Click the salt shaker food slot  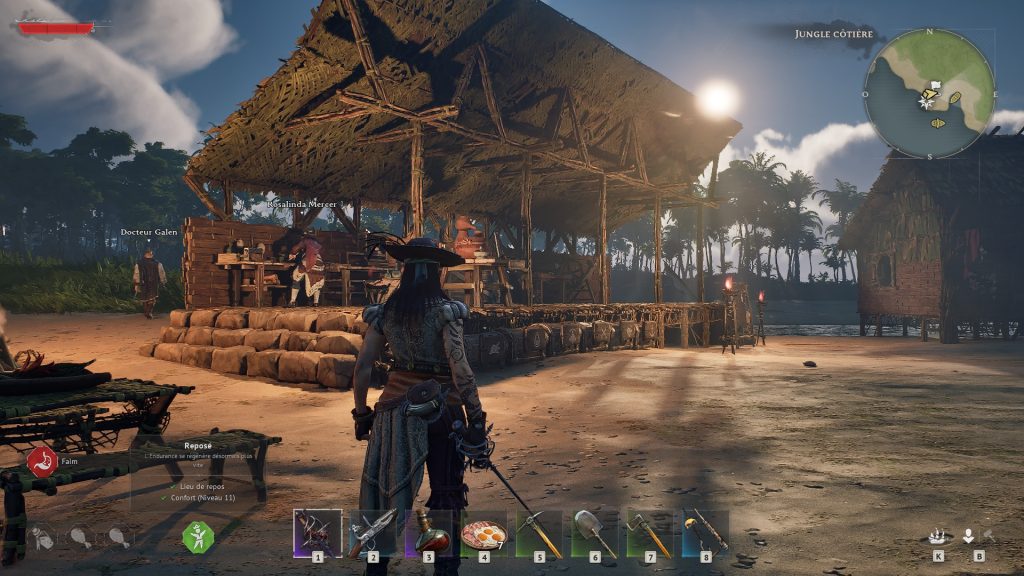coord(41,537)
